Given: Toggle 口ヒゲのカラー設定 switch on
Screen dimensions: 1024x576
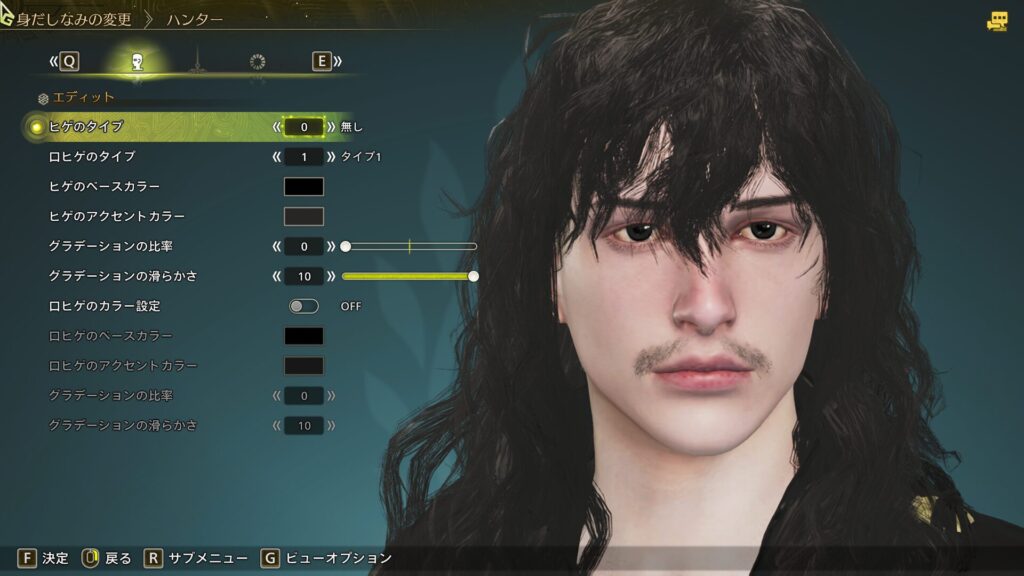Looking at the screenshot, I should tap(304, 306).
